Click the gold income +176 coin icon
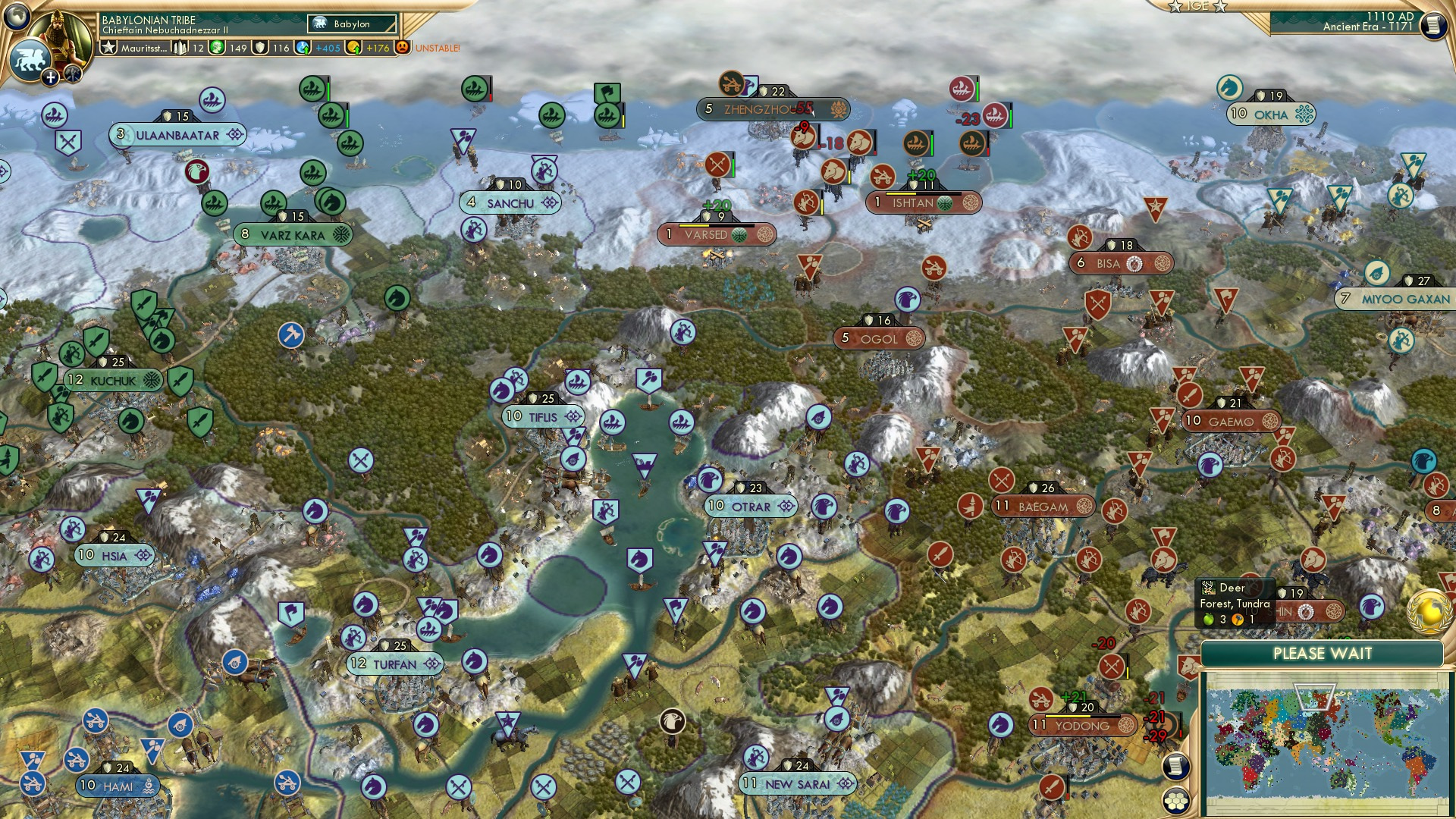Screen dimensions: 1456x819 coord(353,48)
